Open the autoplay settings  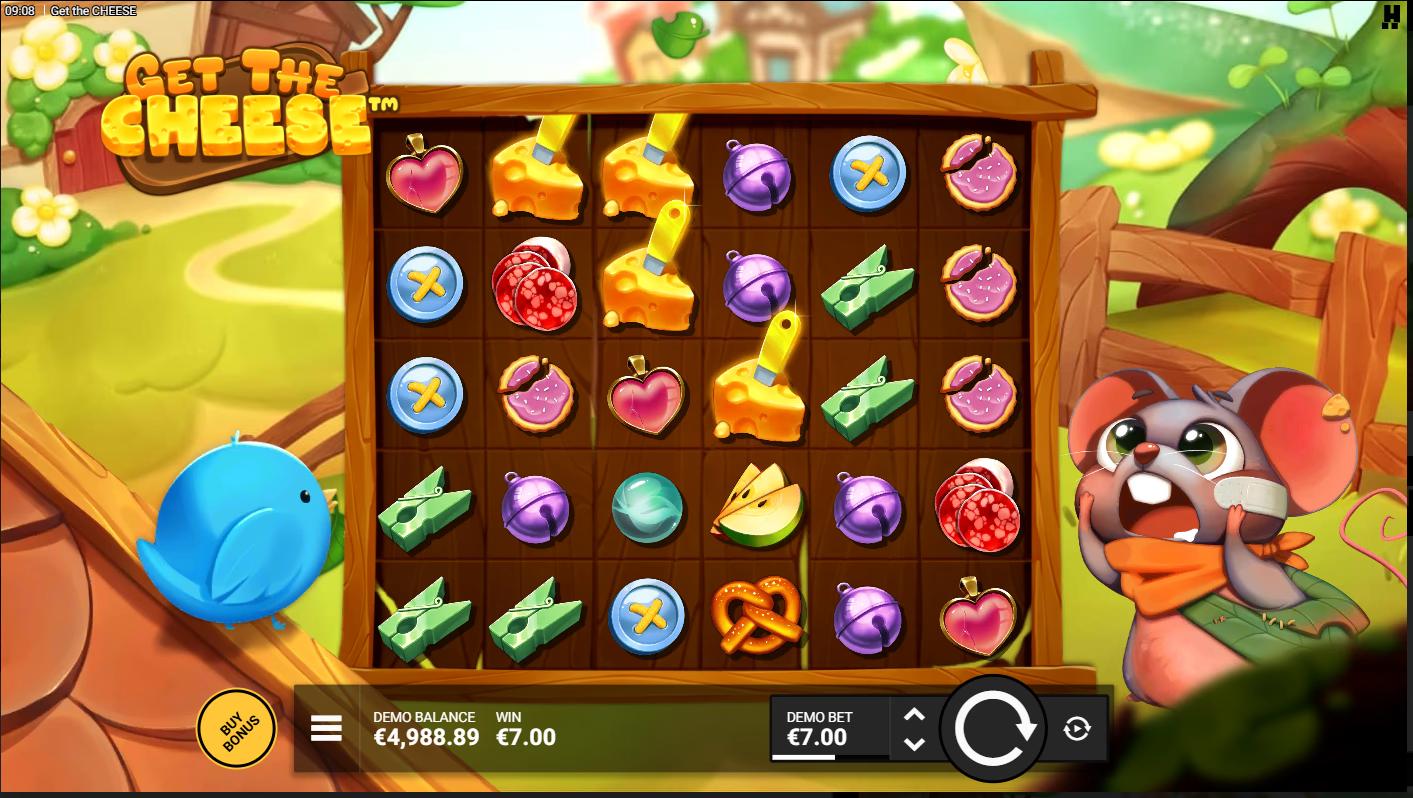(x=1077, y=729)
